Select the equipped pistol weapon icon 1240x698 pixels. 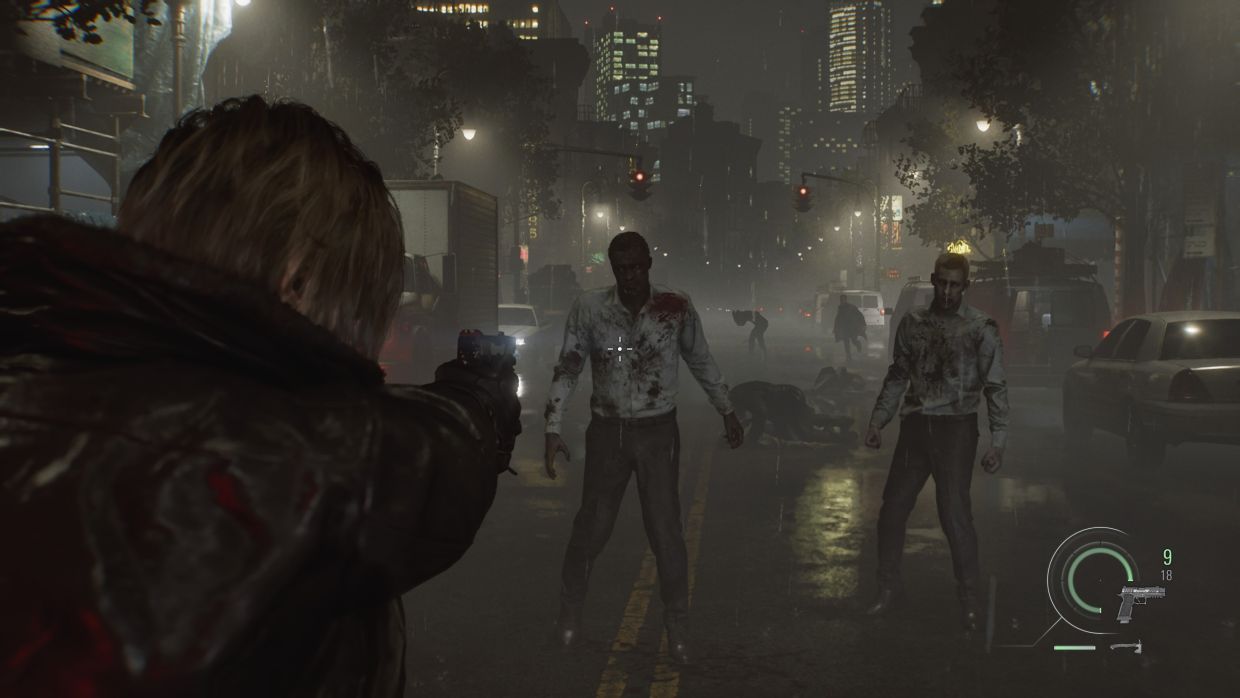1141,602
